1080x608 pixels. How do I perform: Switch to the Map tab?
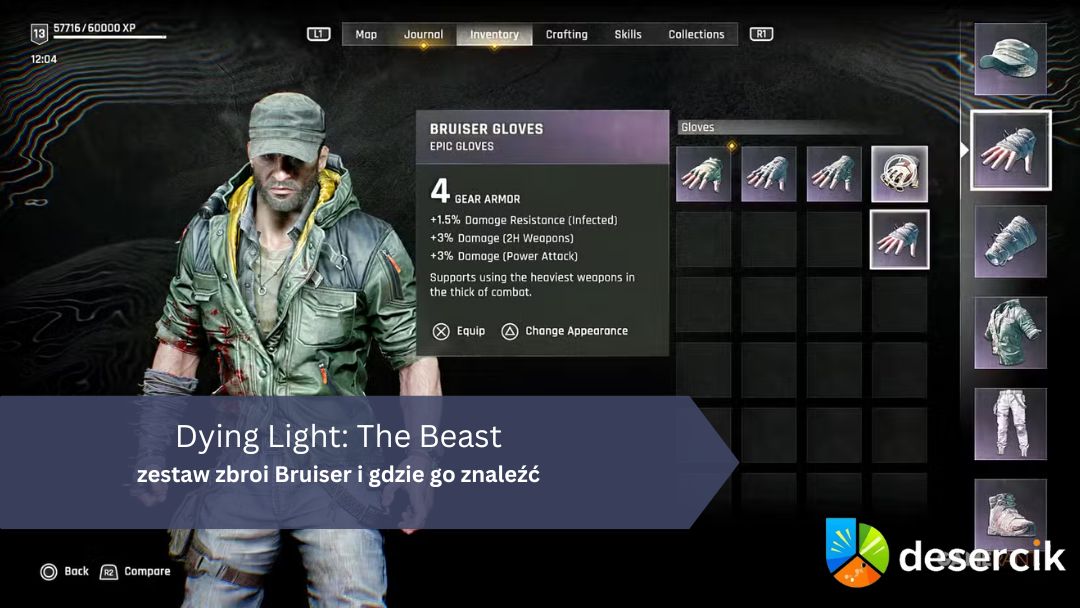(x=366, y=34)
